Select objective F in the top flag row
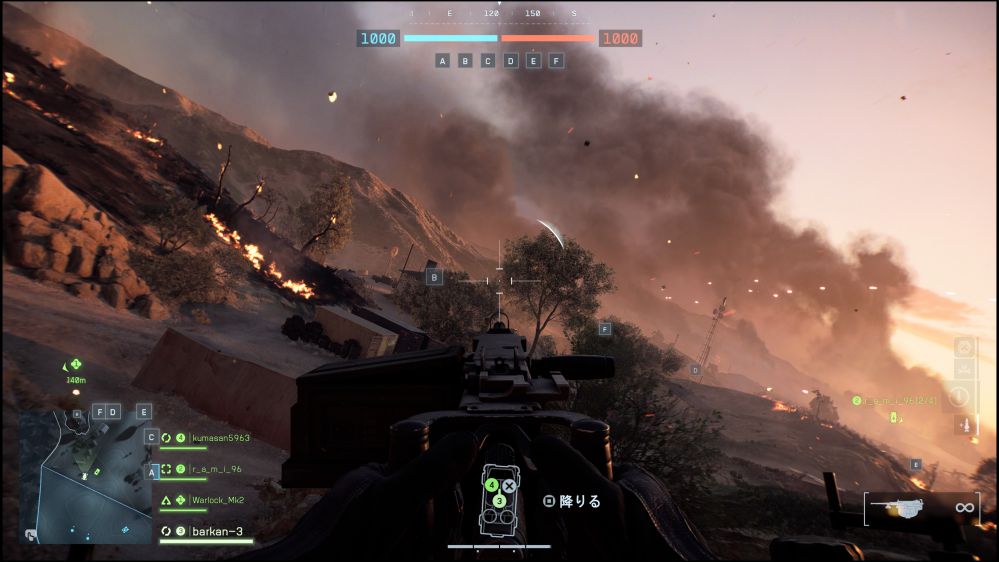This screenshot has width=999, height=562. pyautogui.click(x=557, y=61)
